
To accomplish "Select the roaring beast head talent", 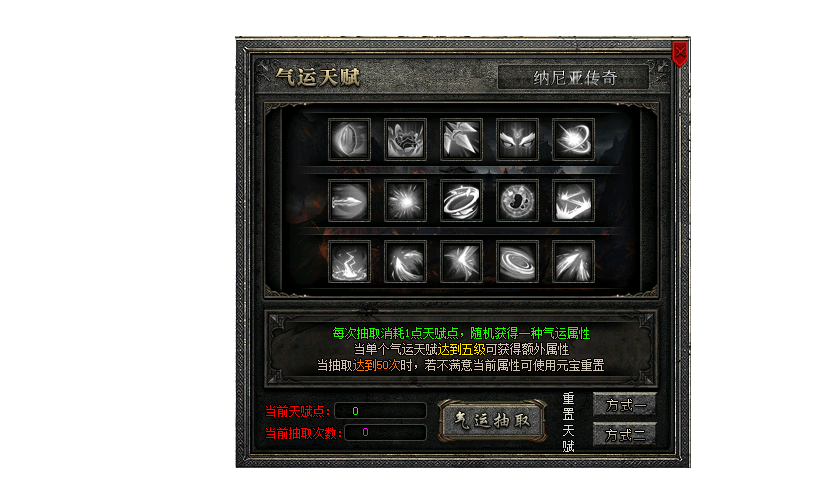I will 406,139.
